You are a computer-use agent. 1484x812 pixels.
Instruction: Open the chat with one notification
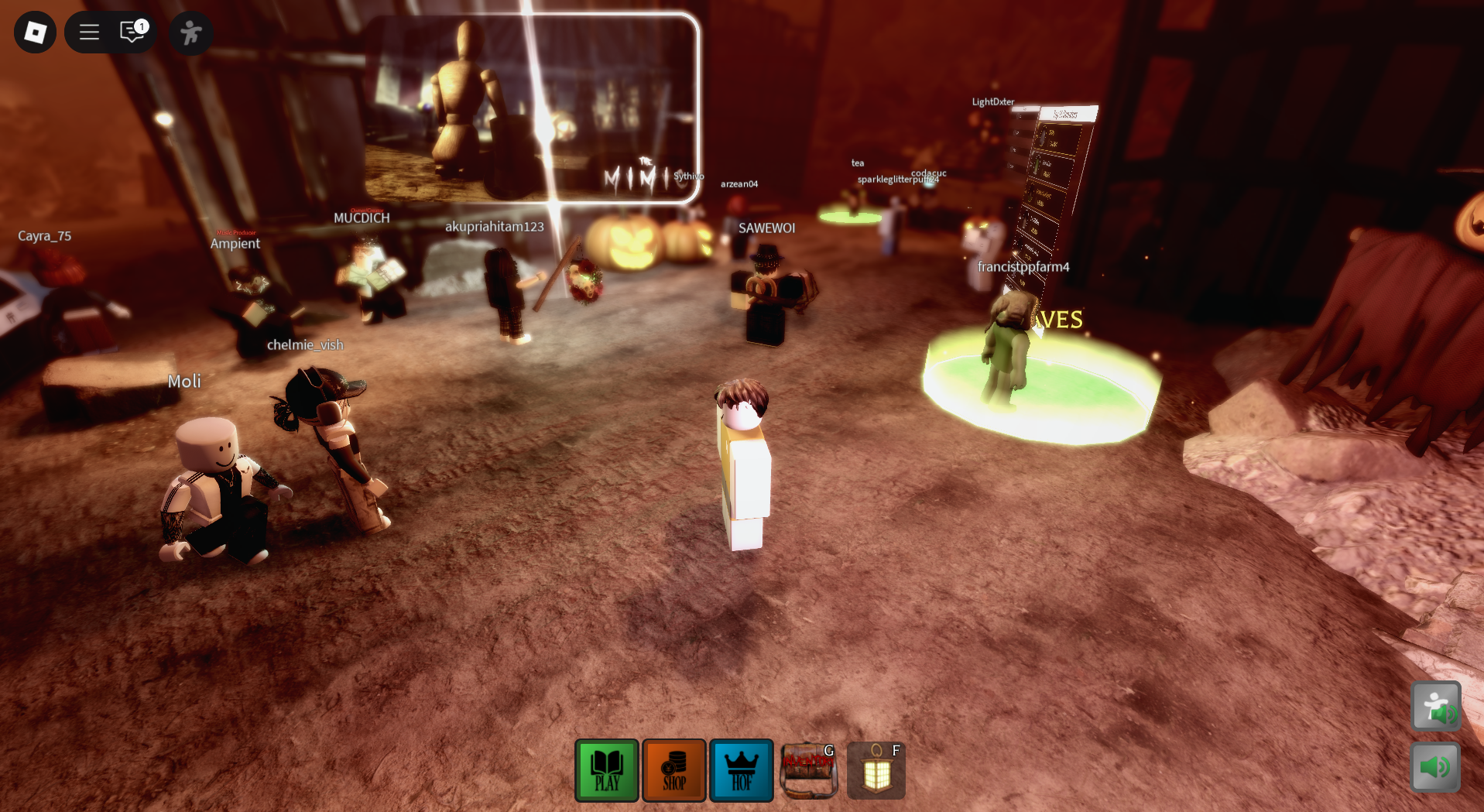pyautogui.click(x=133, y=33)
